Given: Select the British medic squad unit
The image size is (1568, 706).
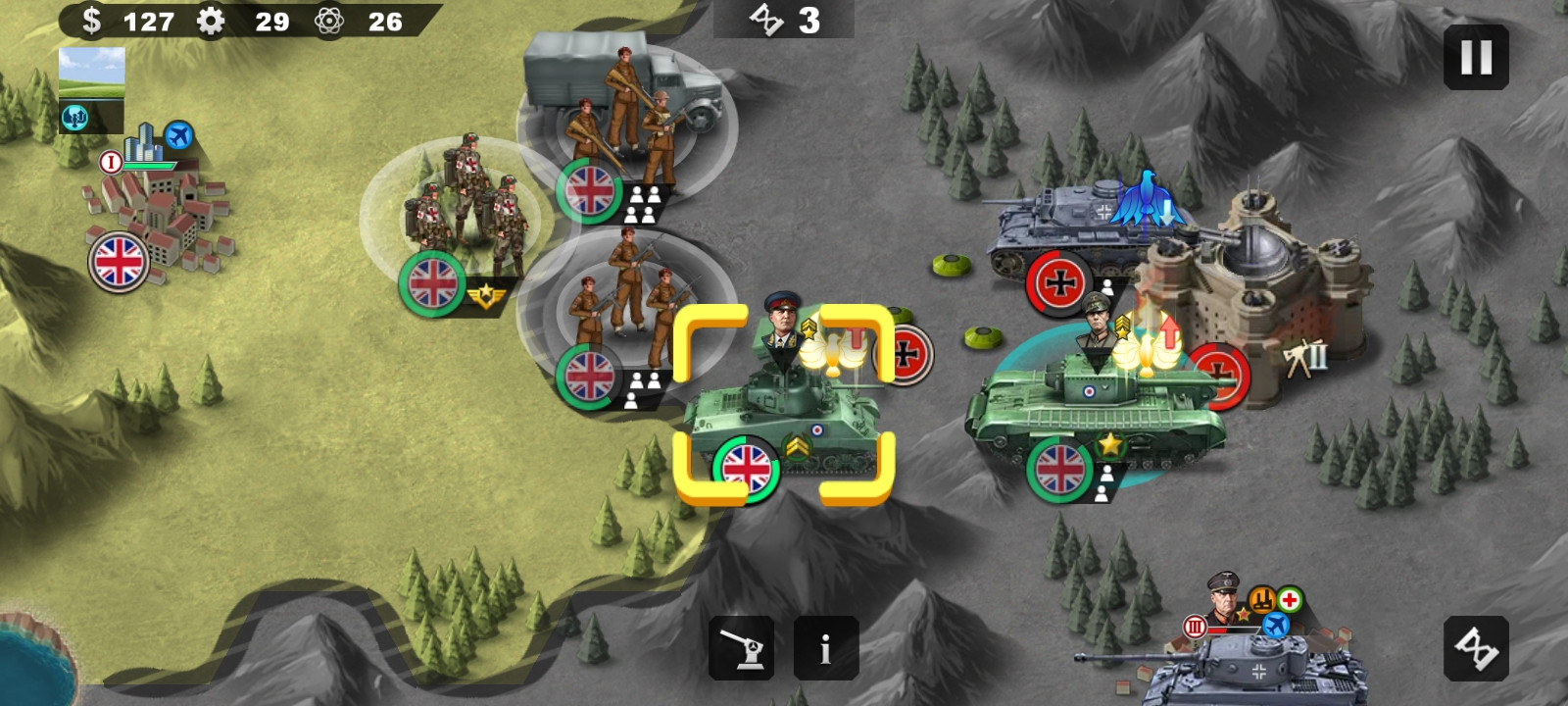Looking at the screenshot, I should coord(465,211).
